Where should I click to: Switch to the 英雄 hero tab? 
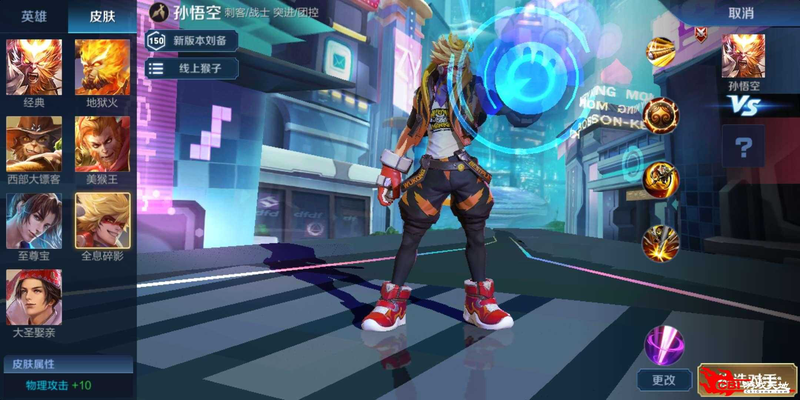point(34,16)
